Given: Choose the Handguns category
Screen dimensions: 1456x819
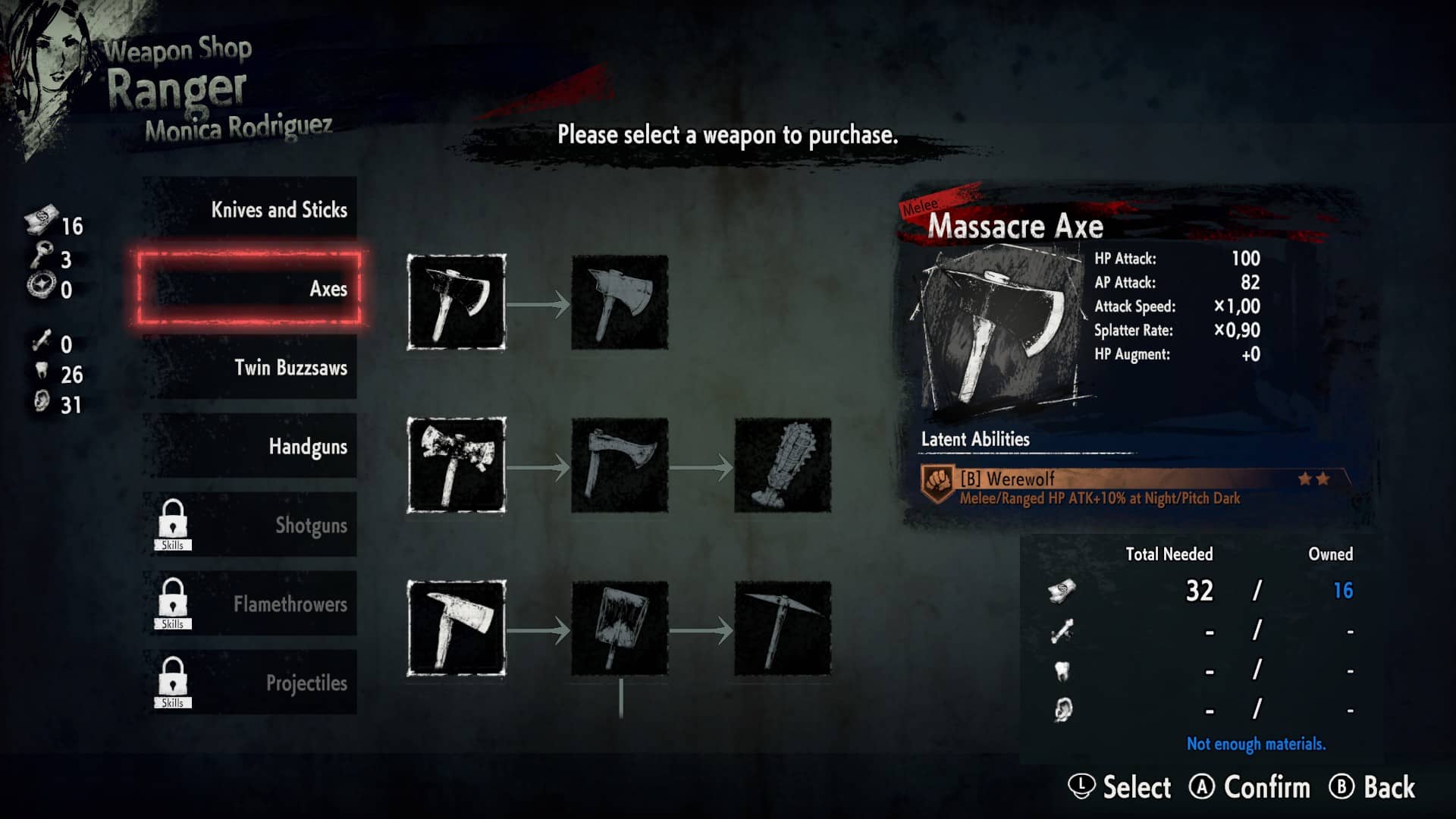Looking at the screenshot, I should tap(250, 447).
